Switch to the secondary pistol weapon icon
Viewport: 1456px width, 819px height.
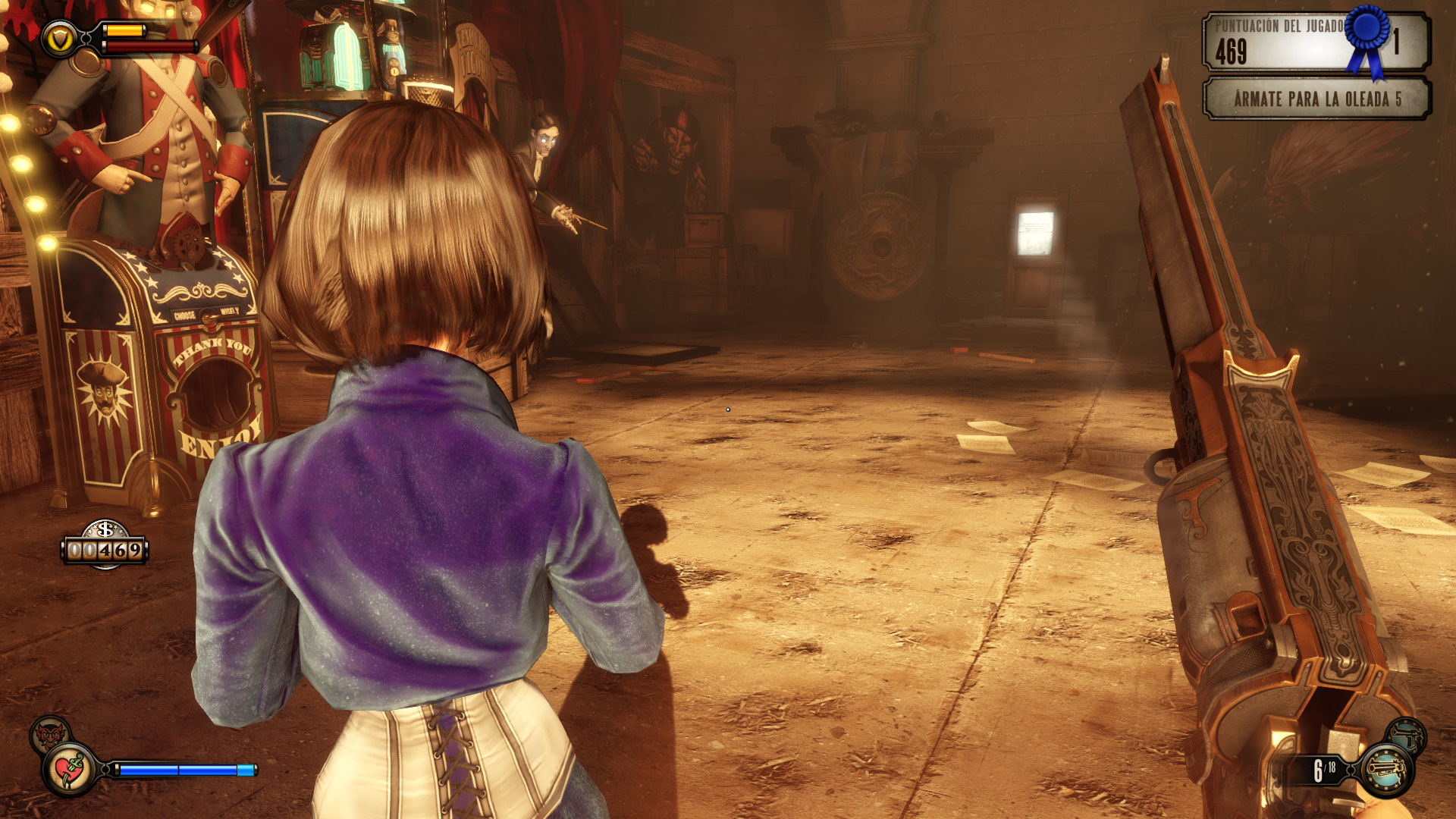(x=1407, y=734)
